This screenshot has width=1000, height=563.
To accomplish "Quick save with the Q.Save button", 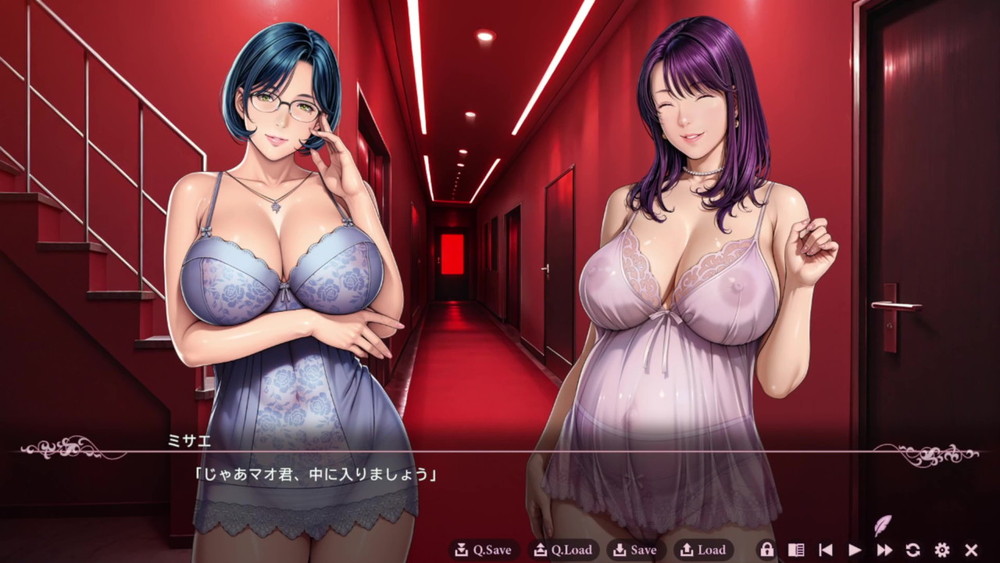I will pos(483,550).
